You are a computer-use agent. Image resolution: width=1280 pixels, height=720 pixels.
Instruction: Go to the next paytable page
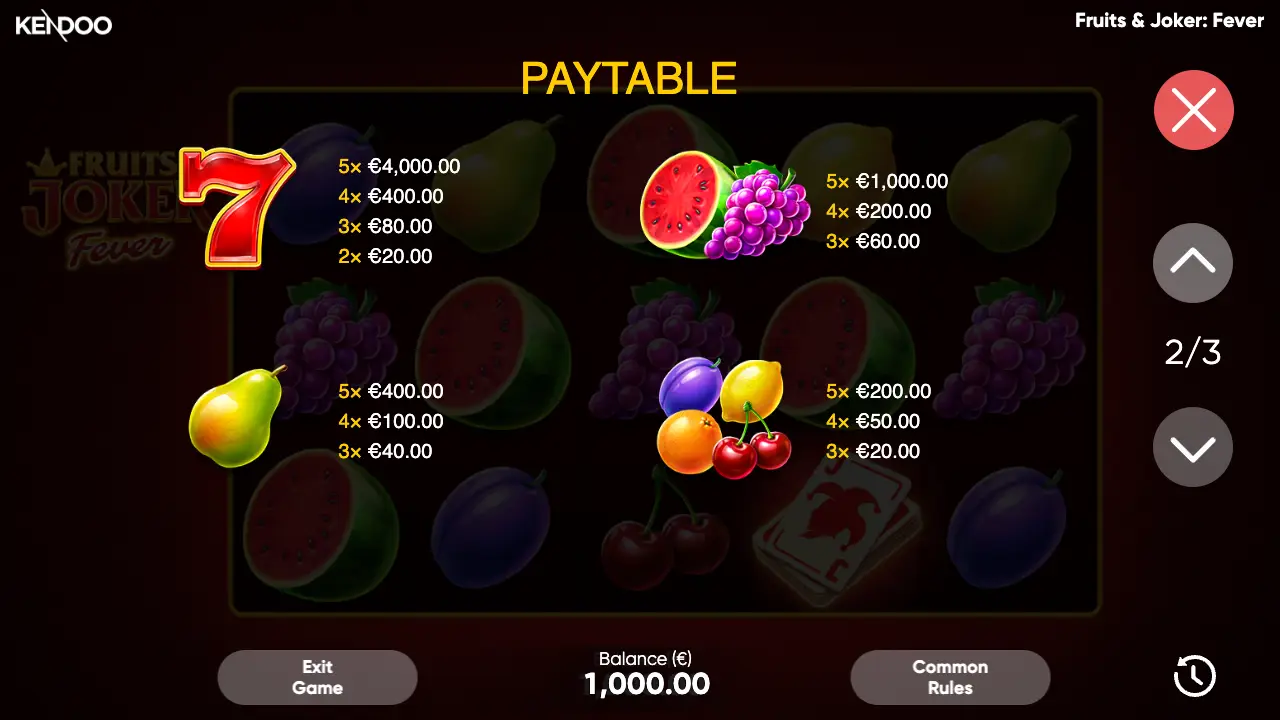[x=1192, y=447]
